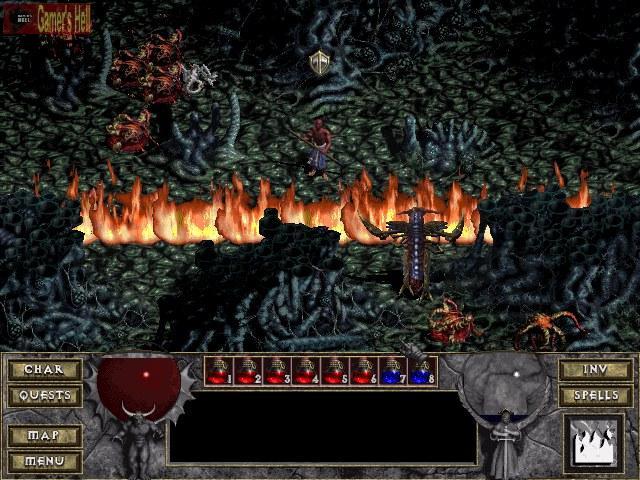The height and width of the screenshot is (480, 640).
Task: Use the red potion in belt slot 5
Action: pos(334,372)
